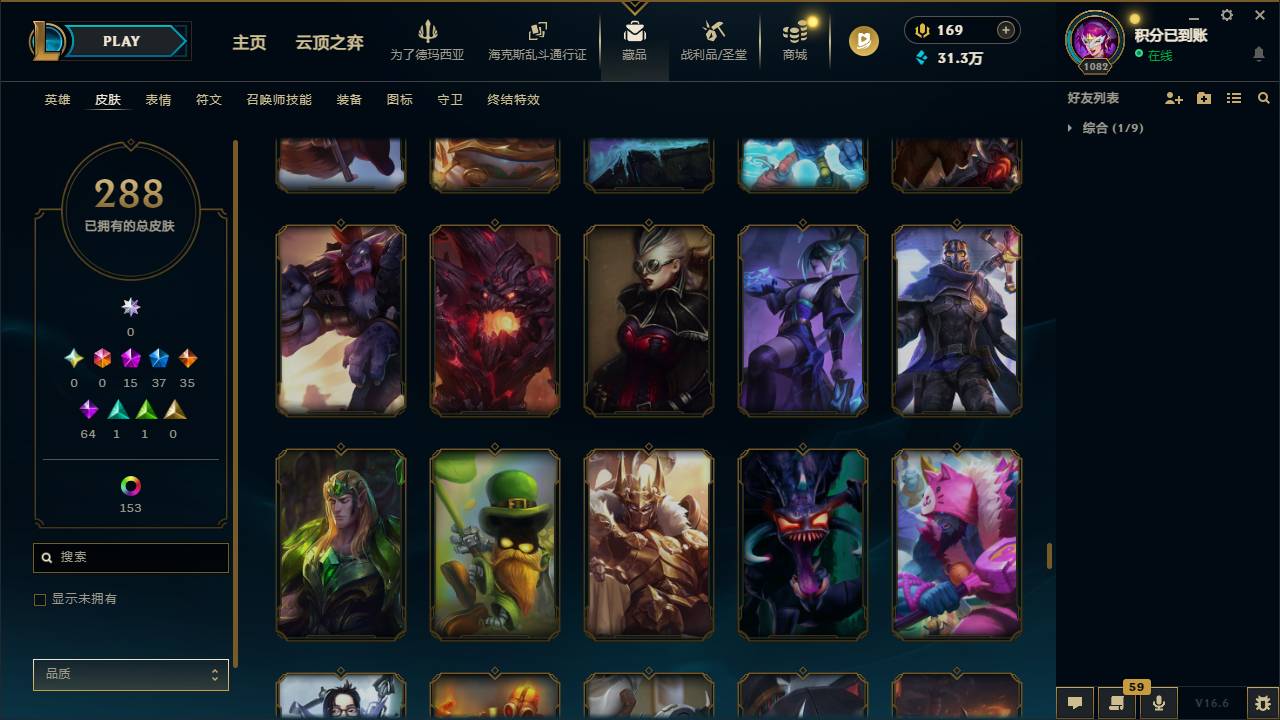Click the plus to purchase more RP

pos(1007,30)
